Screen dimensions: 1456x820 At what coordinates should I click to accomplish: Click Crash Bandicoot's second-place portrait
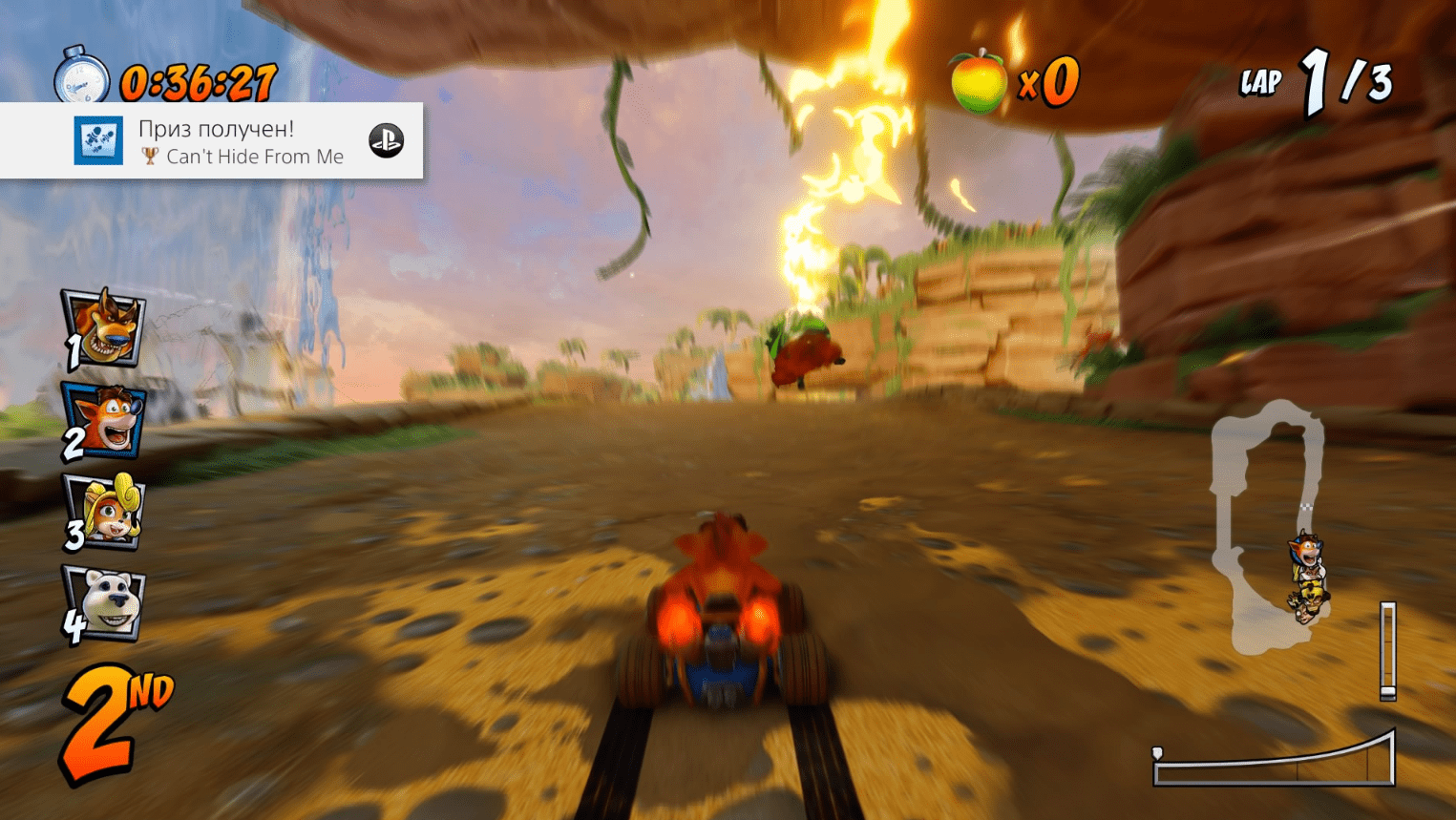pyautogui.click(x=105, y=422)
